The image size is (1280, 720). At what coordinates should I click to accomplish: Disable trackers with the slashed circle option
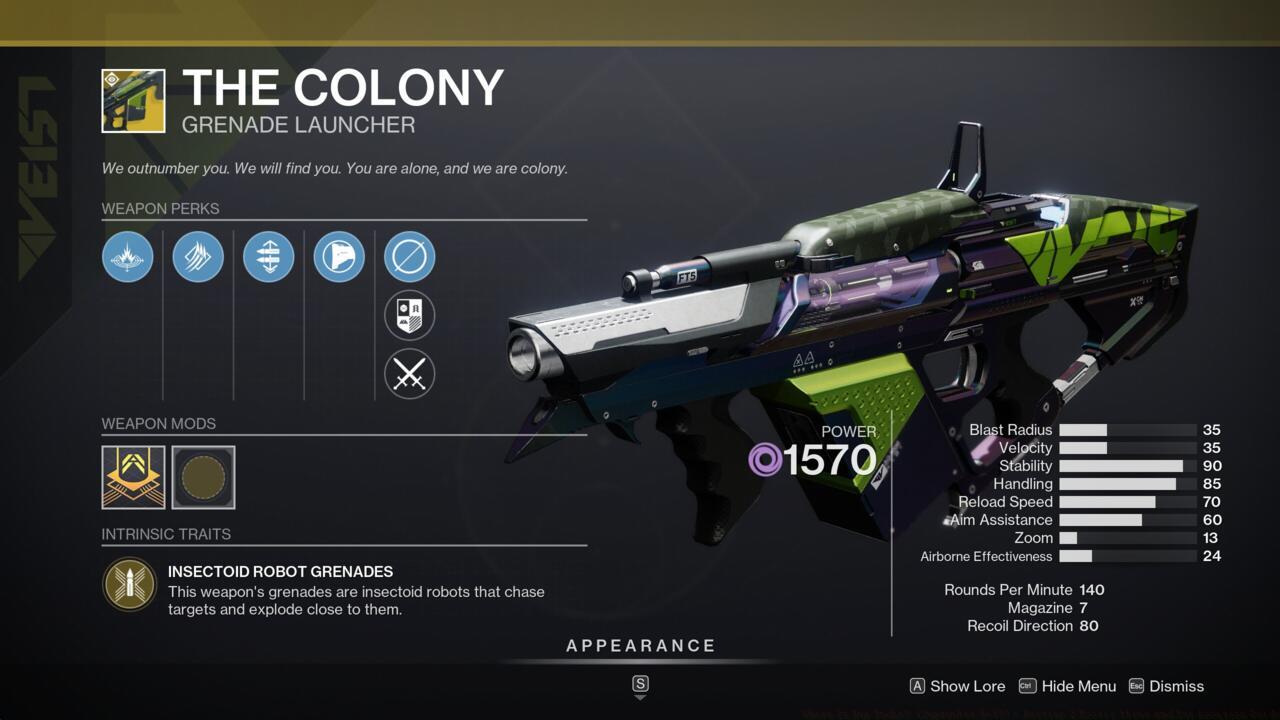(x=409, y=256)
